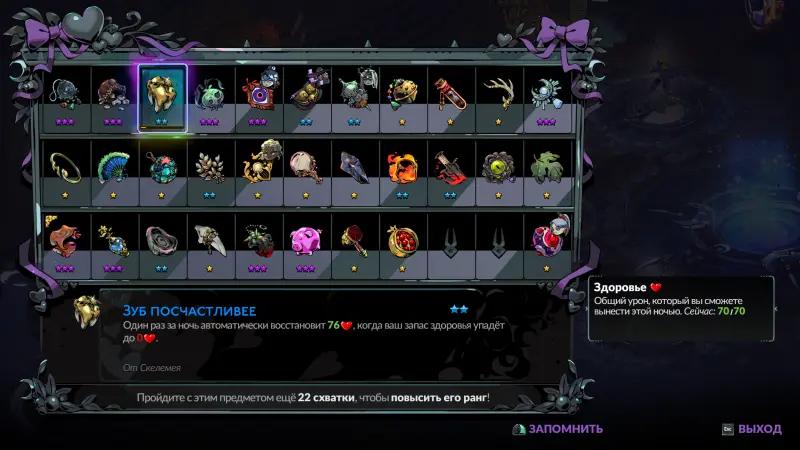Choose the flaming orange keepsake
The width and height of the screenshot is (800, 450).
[402, 165]
